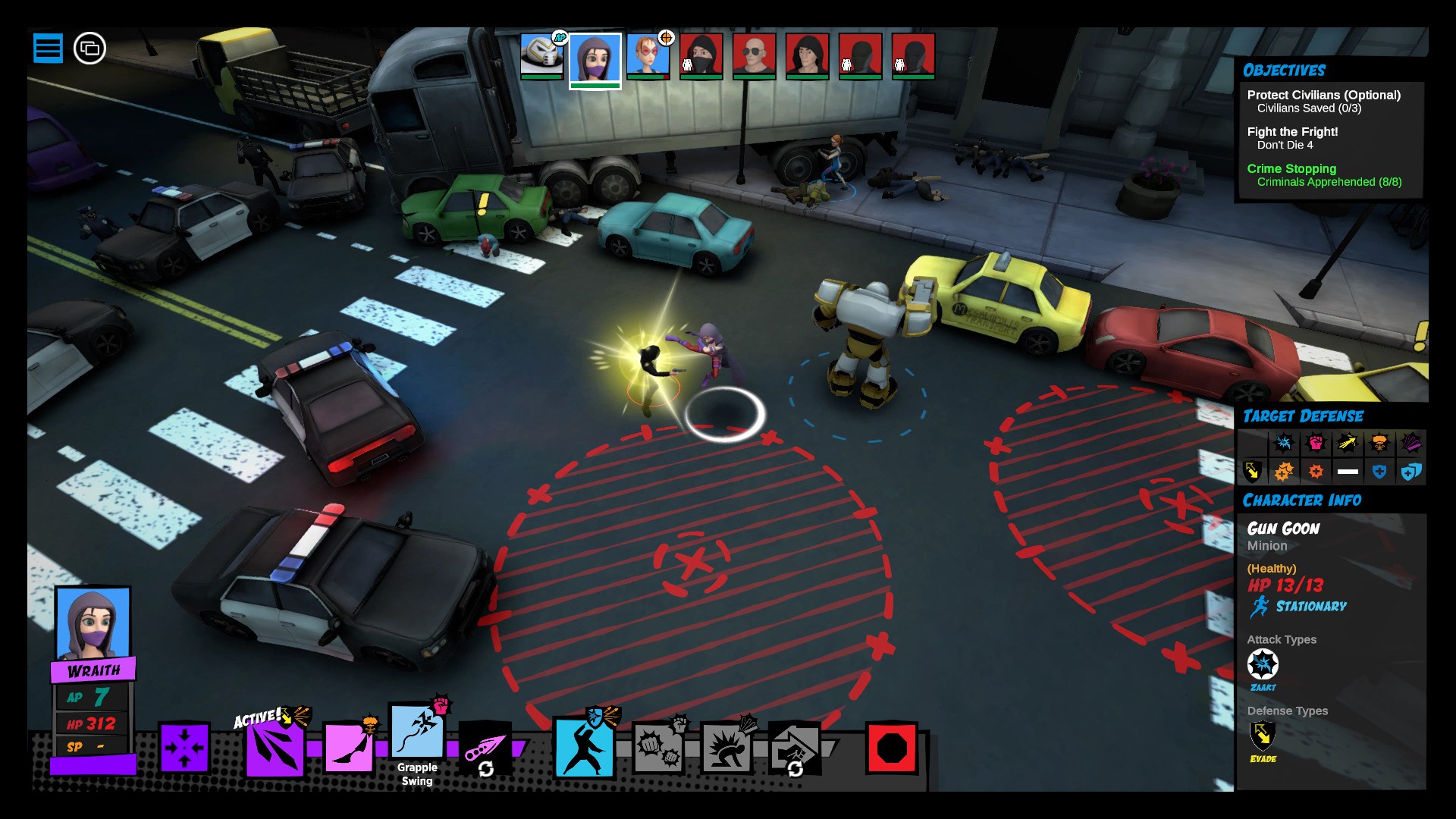Enter the cyan defensive stance ability
This screenshot has height=819, width=1456.
click(x=584, y=747)
